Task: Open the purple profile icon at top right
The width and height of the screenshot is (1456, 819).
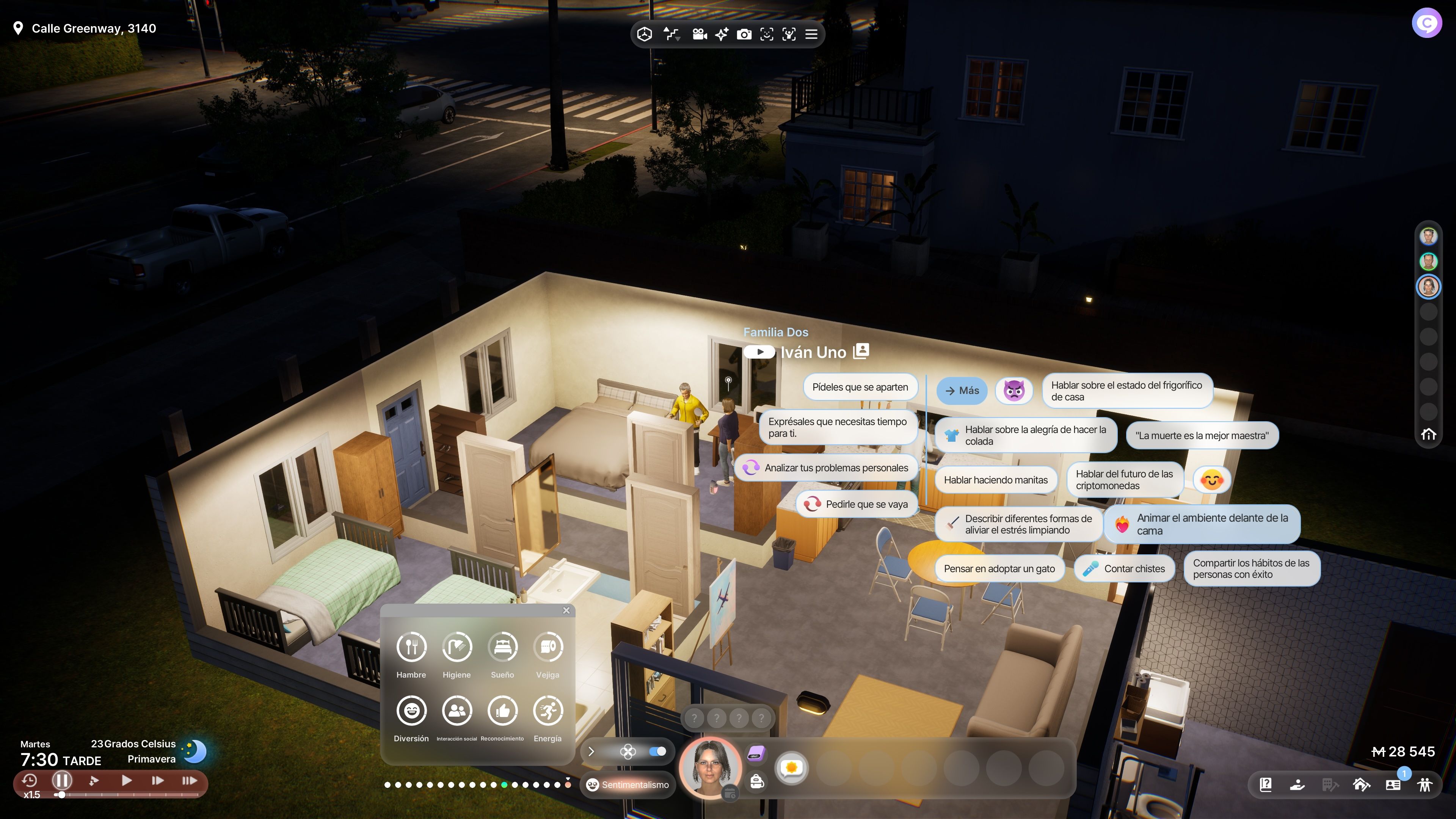Action: [1426, 23]
